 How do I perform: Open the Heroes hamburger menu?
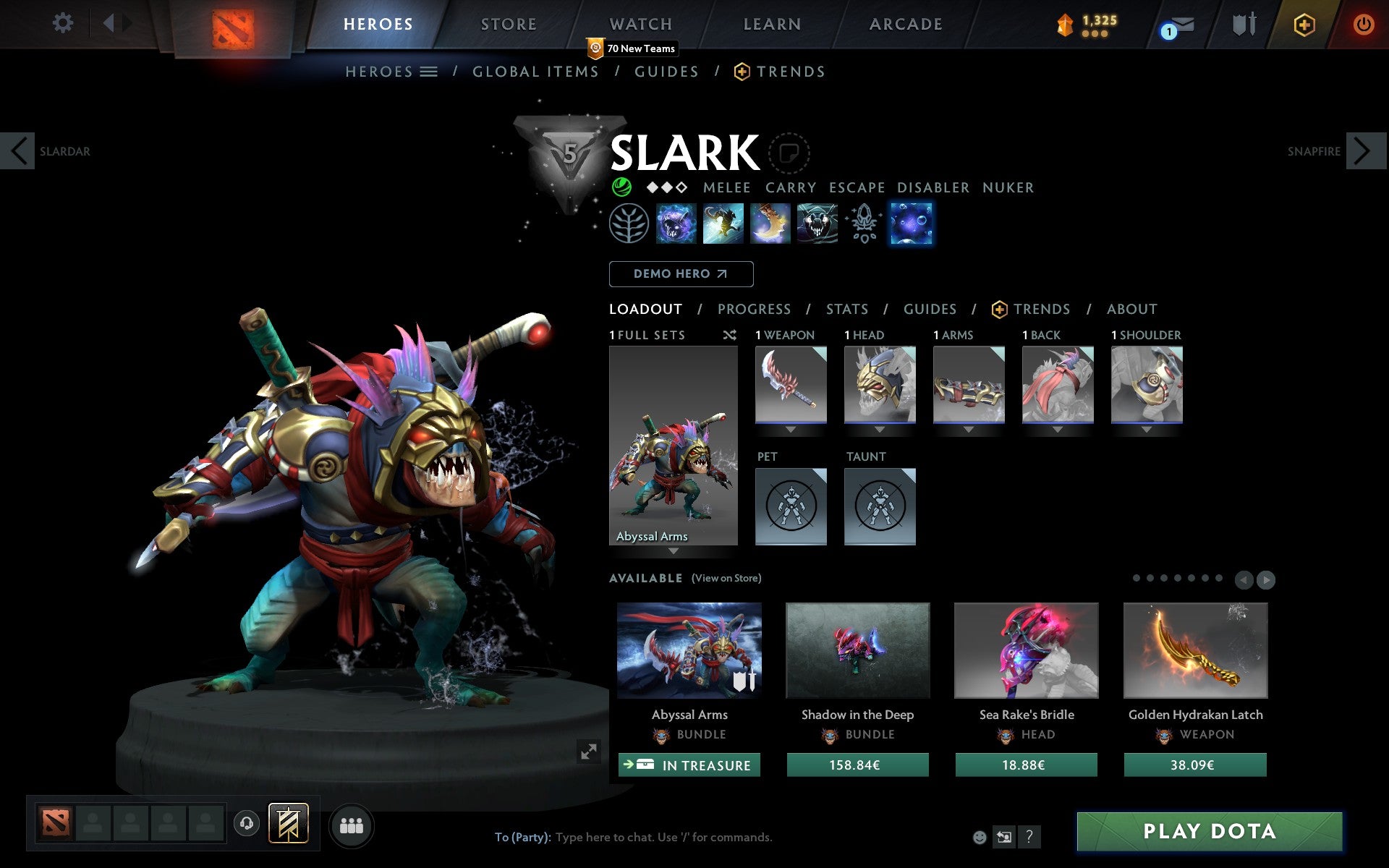(x=430, y=71)
